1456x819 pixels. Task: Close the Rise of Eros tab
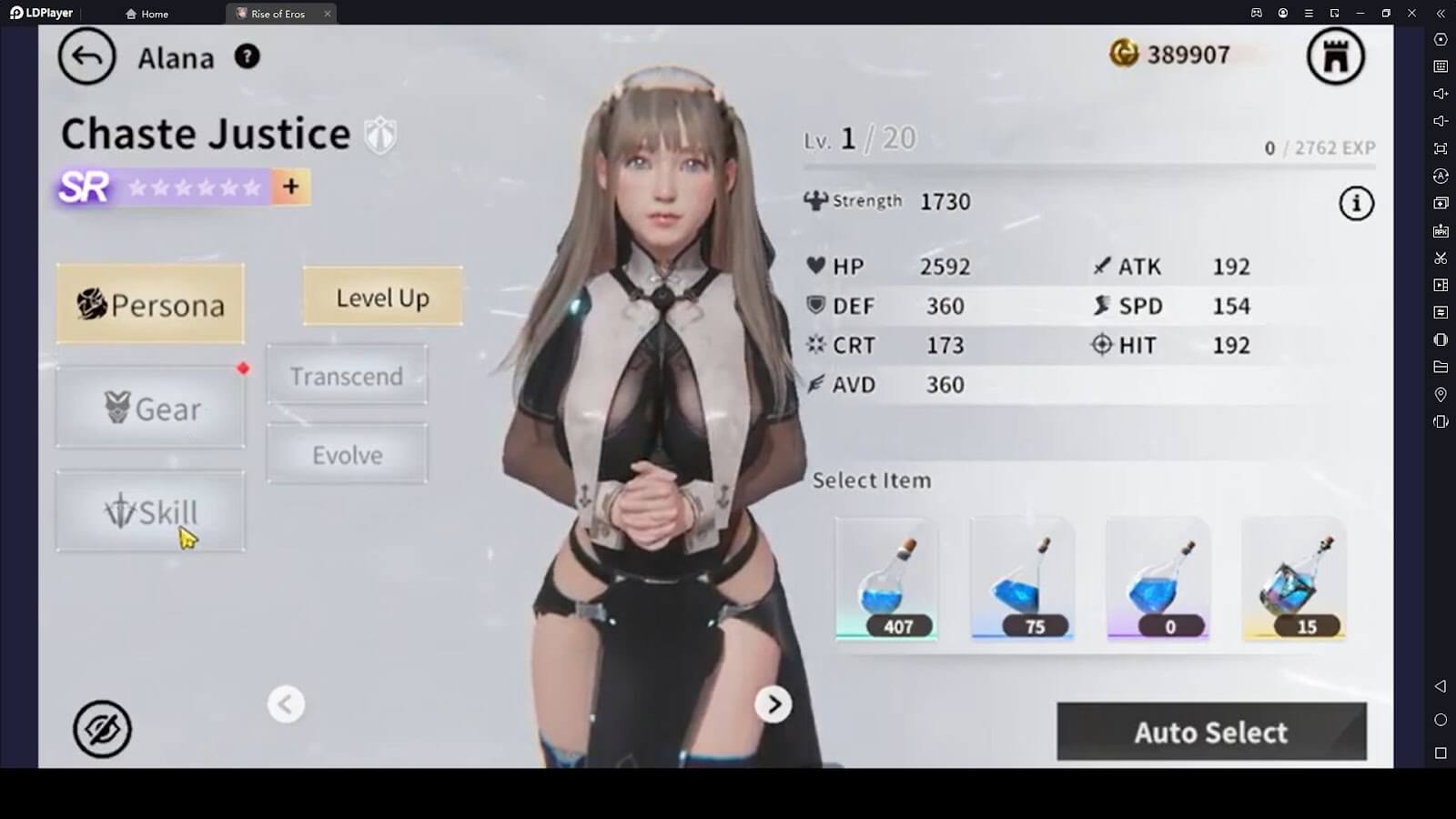328,14
